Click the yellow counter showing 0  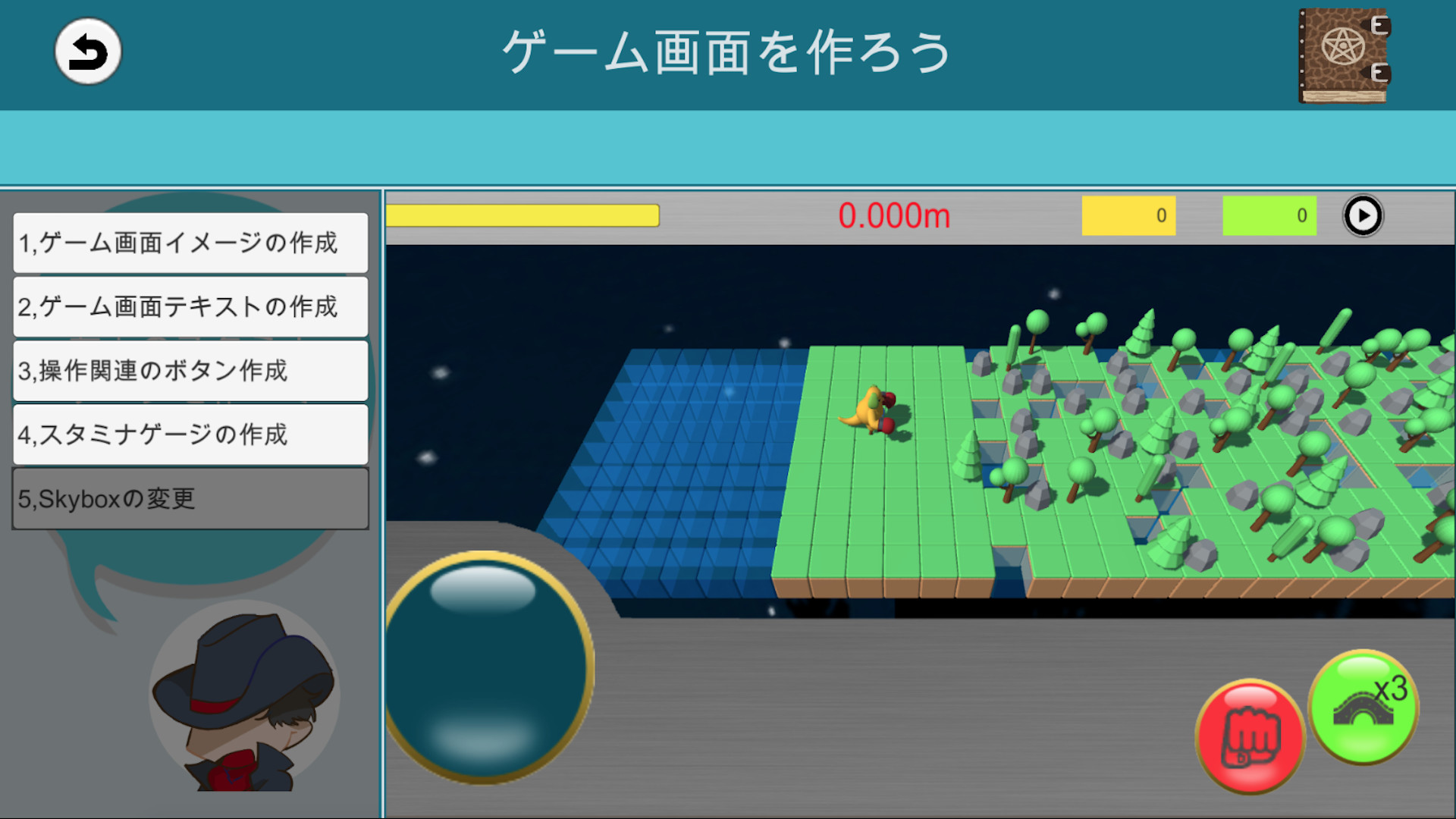[1128, 215]
